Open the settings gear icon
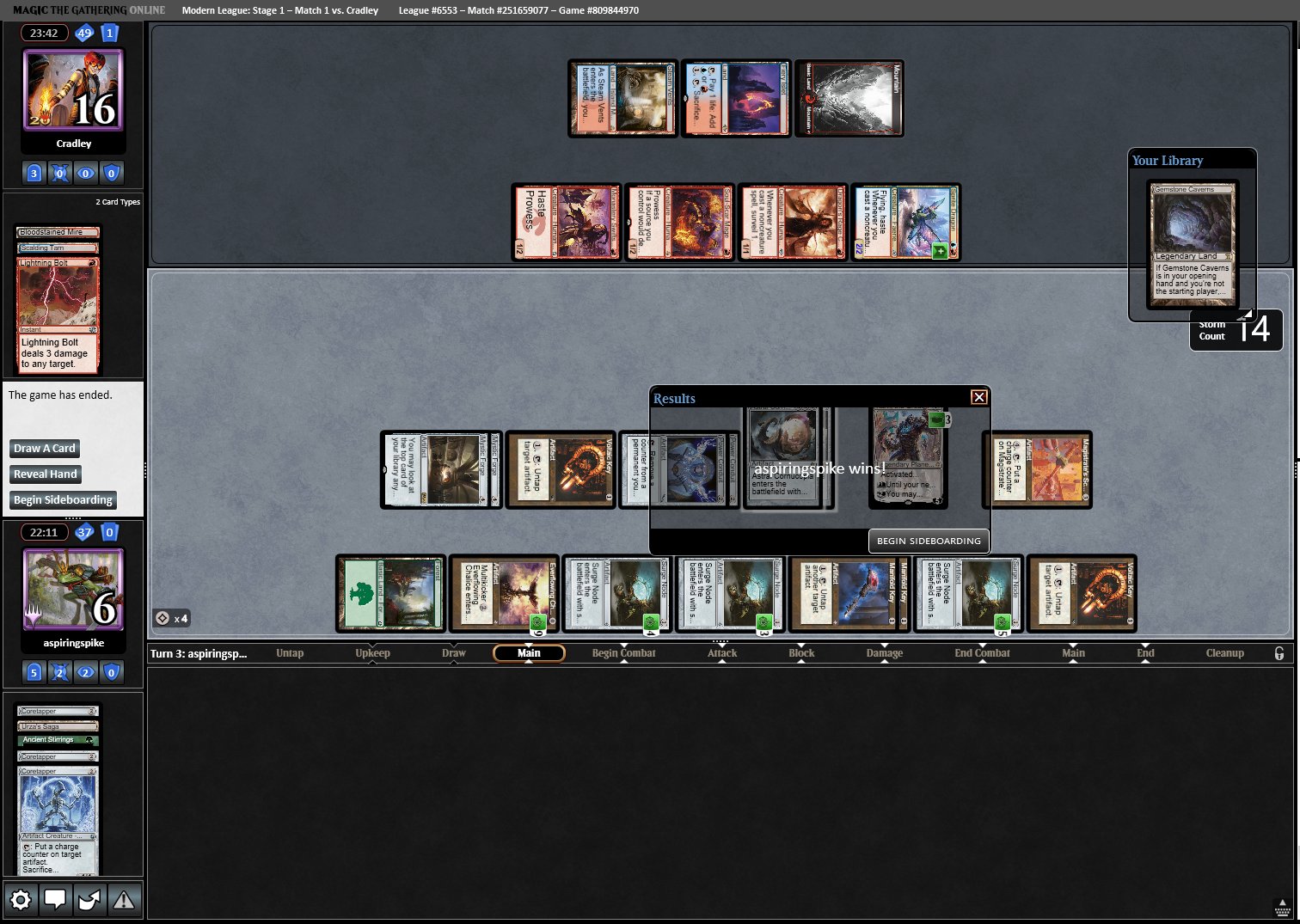 pos(21,899)
